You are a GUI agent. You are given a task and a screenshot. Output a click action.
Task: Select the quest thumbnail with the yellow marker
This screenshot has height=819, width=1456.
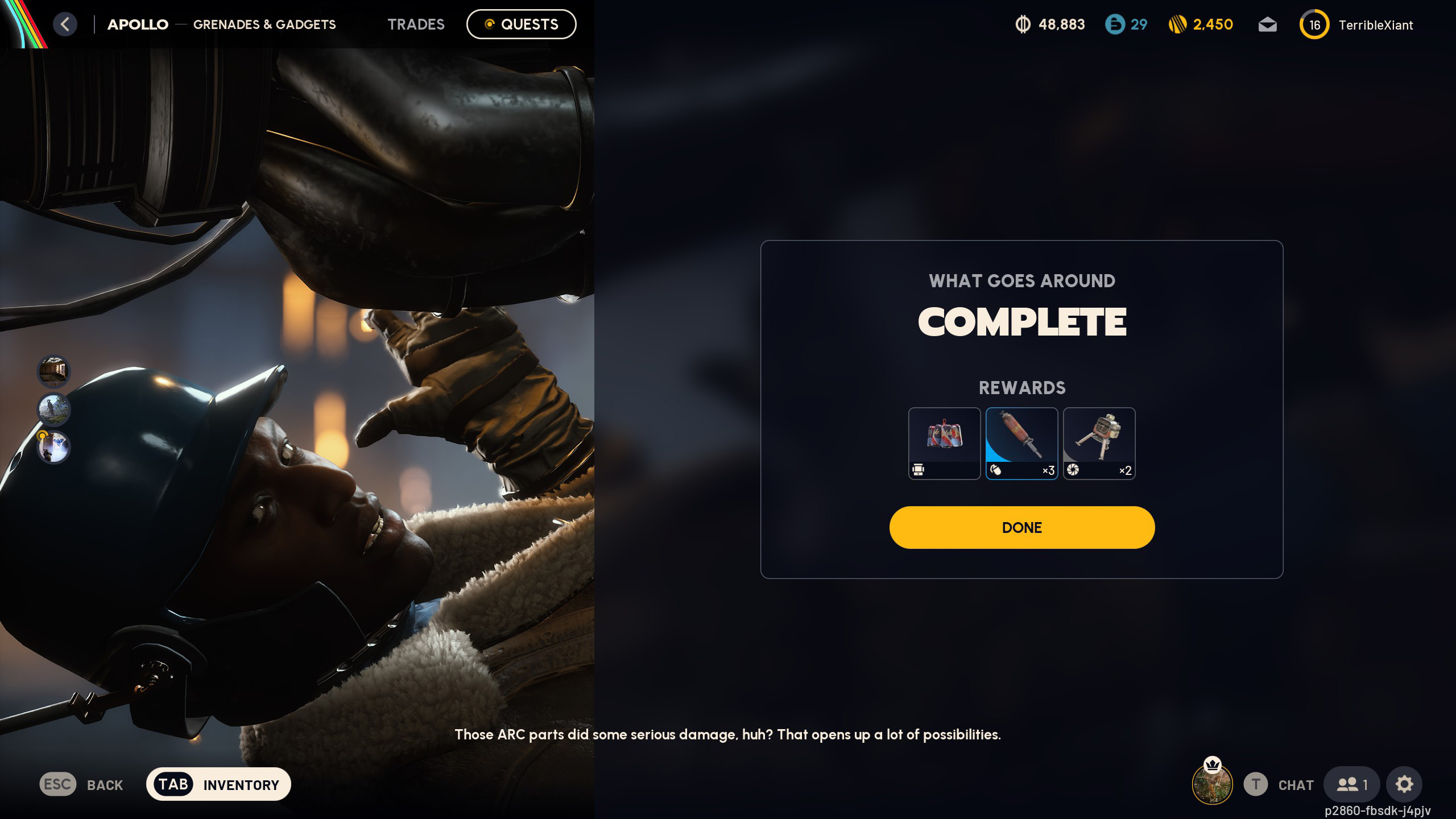[53, 447]
